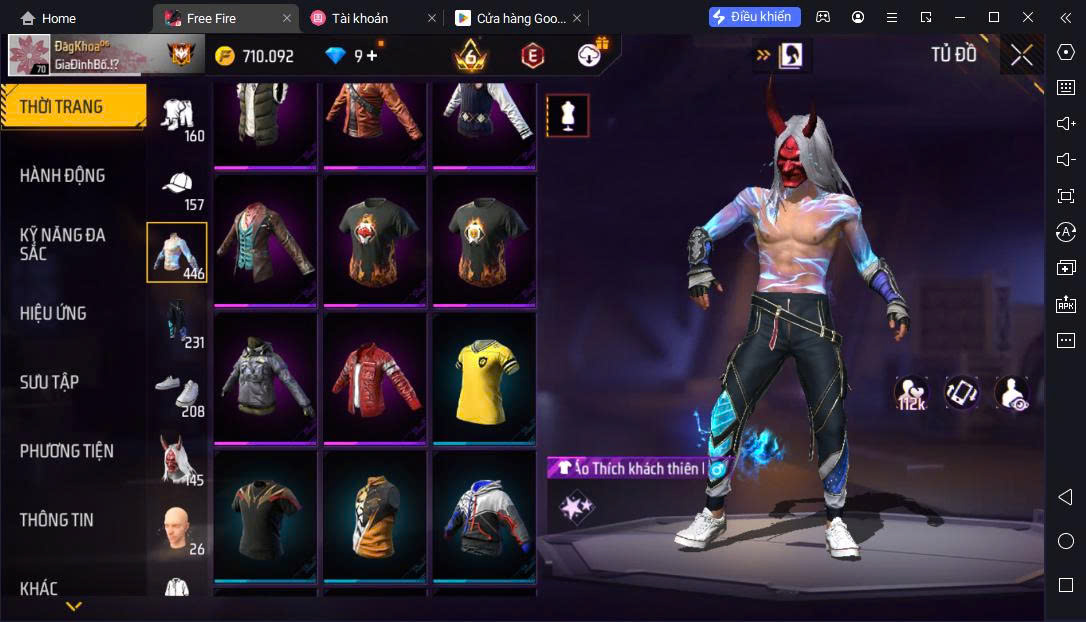Select the red oni mask subcategory
Viewport: 1086px width, 622px height.
(x=178, y=461)
